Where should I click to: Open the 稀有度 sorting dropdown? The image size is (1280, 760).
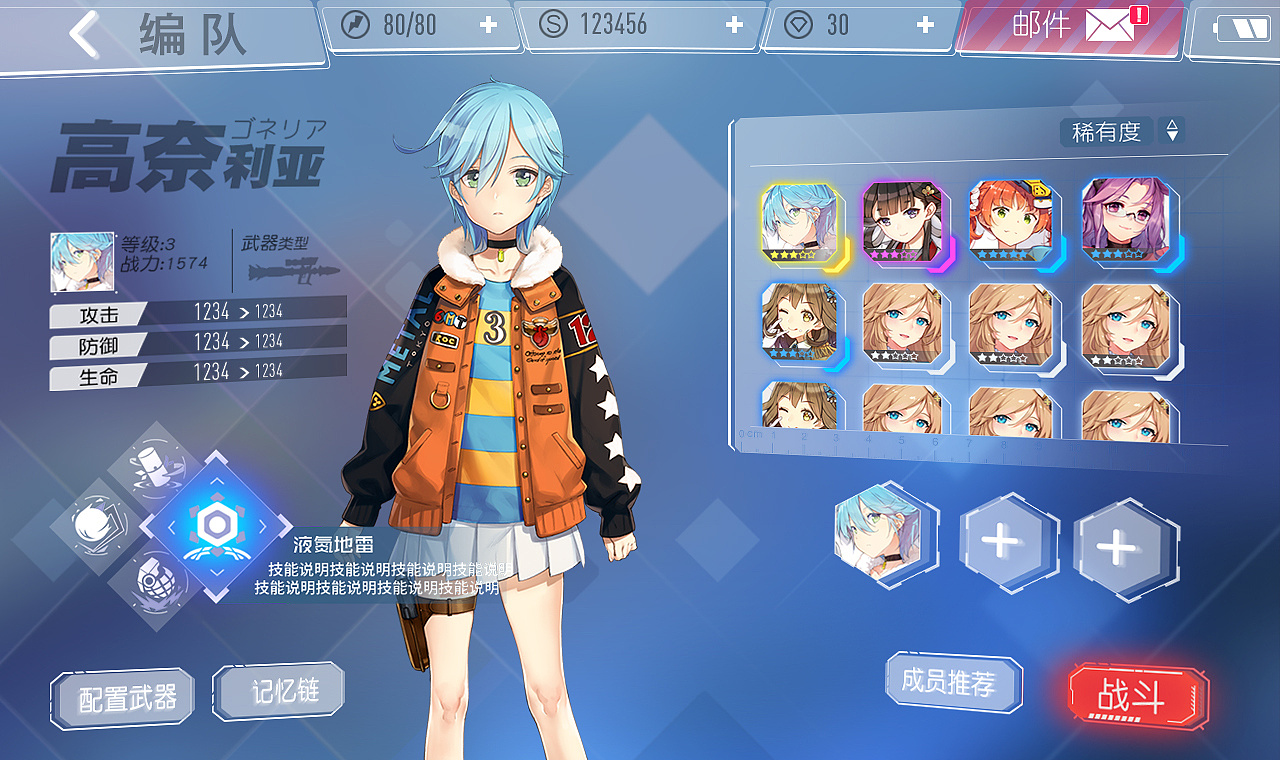(1106, 131)
